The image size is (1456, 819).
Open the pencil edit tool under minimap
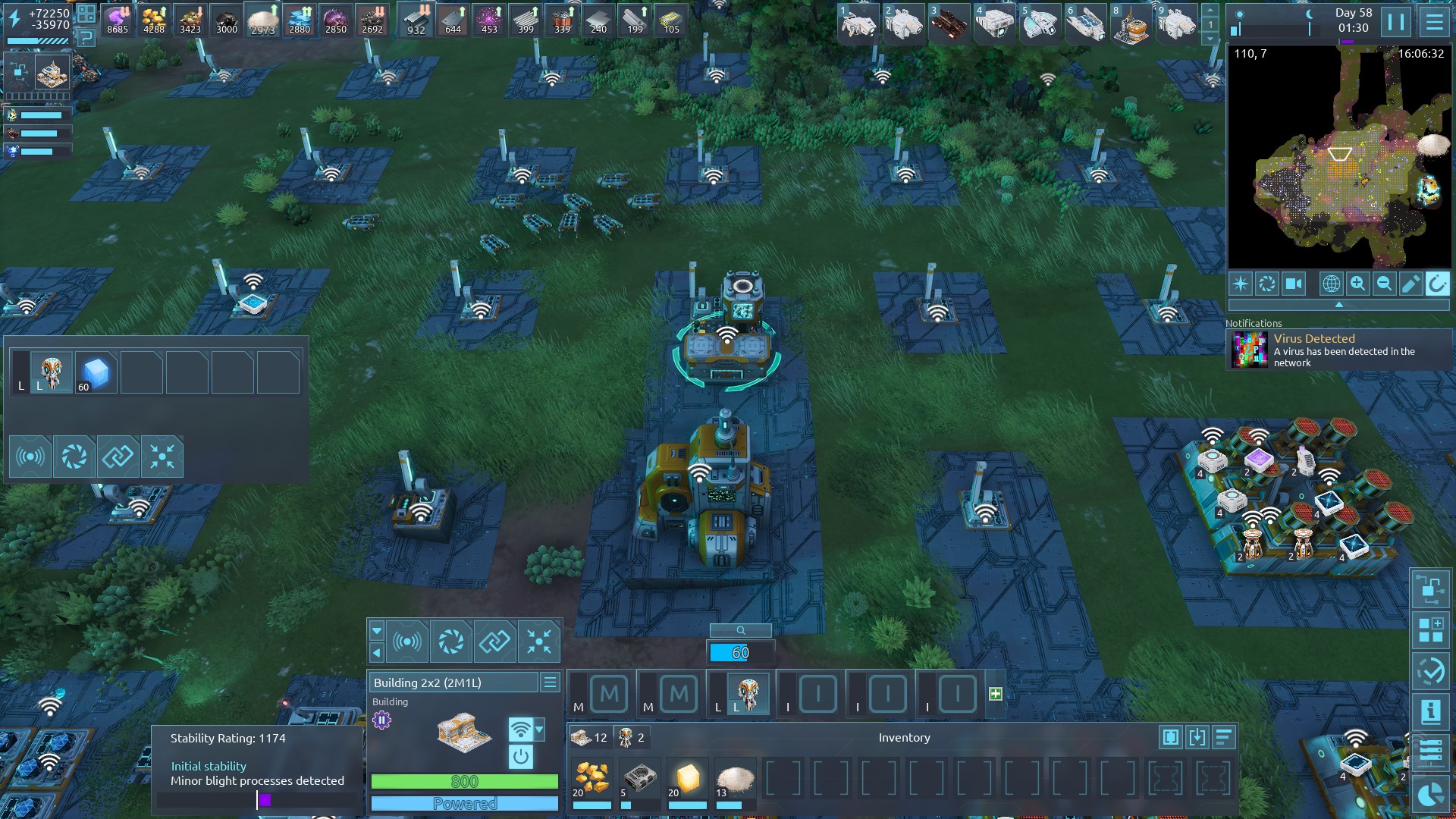tap(1410, 284)
